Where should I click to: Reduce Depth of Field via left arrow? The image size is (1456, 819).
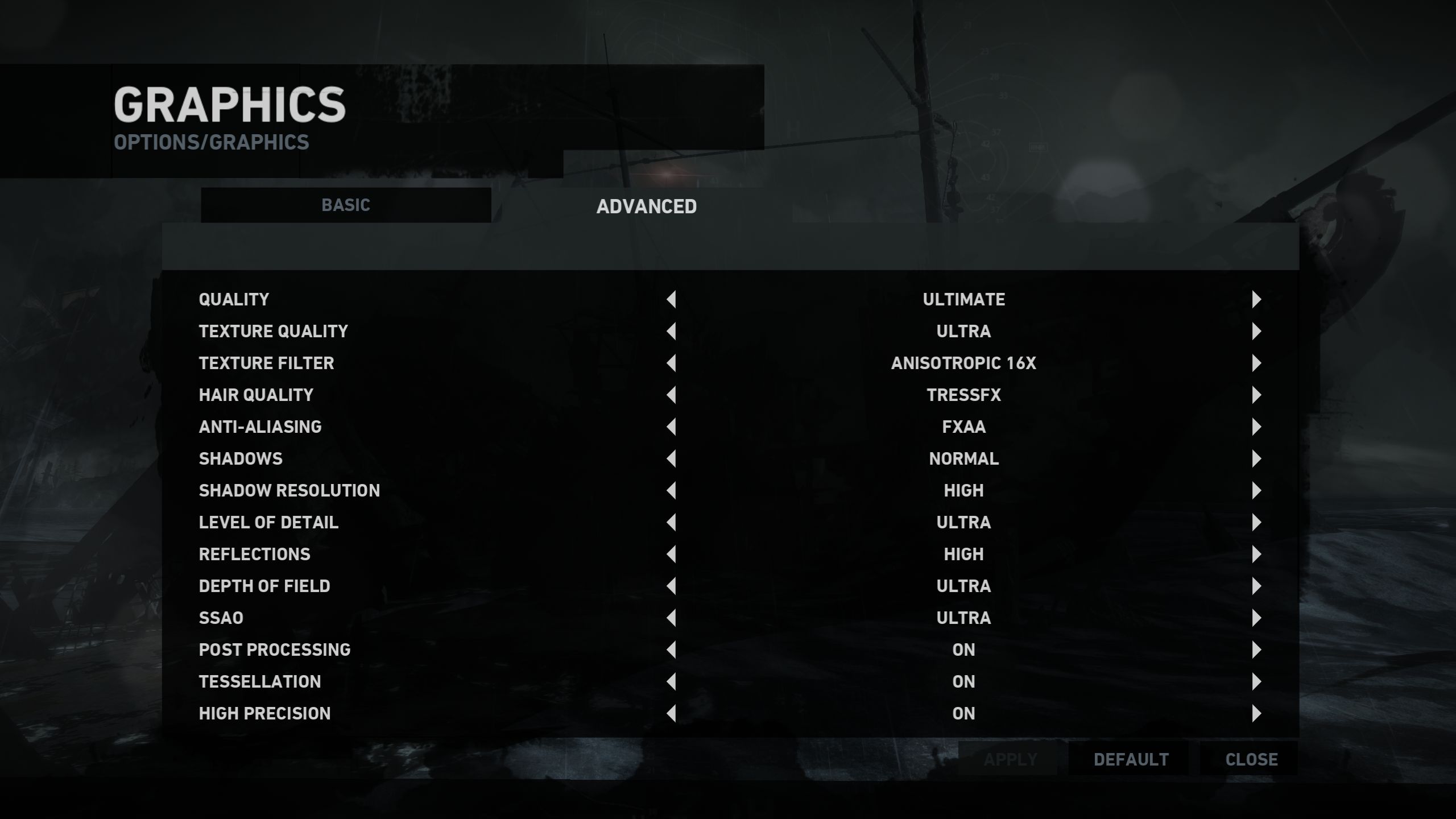[672, 586]
